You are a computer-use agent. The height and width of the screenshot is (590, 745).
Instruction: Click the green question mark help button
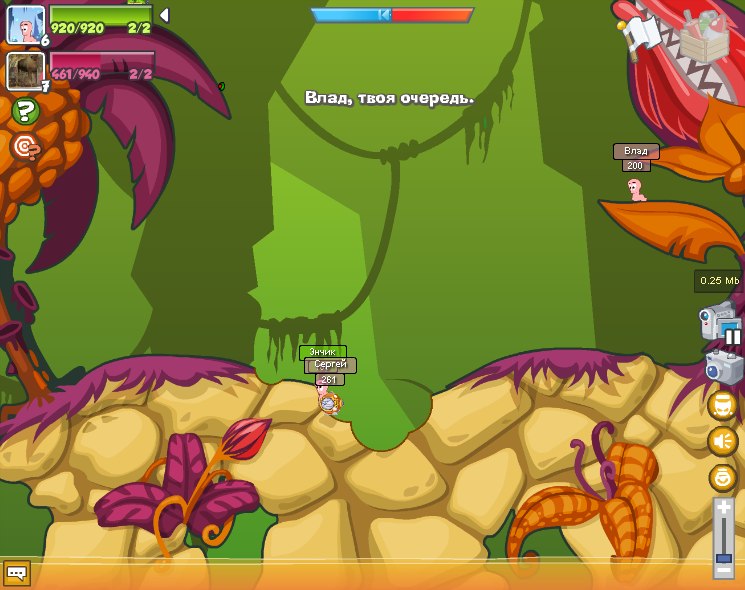(26, 111)
